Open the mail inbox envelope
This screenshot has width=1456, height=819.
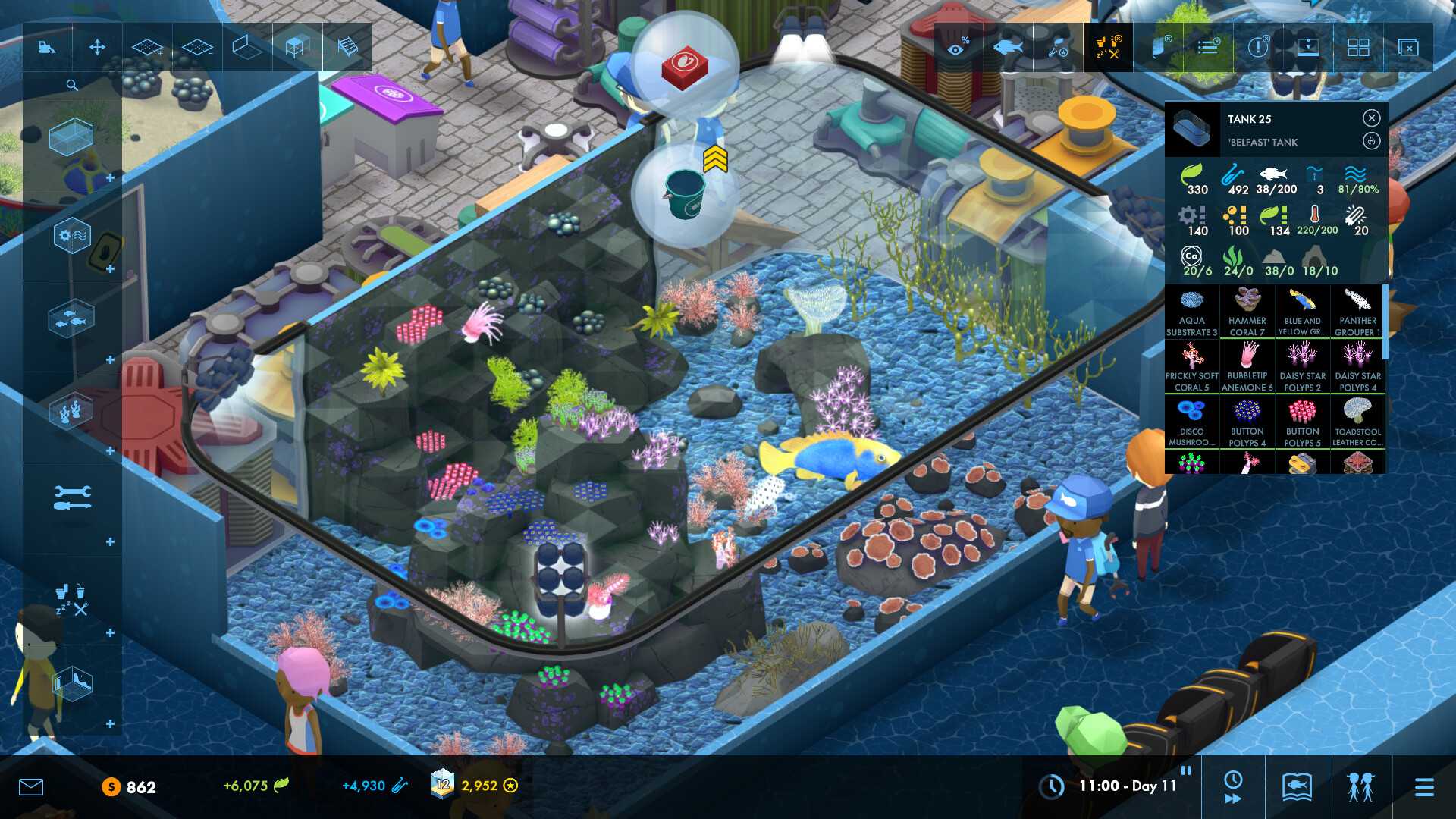[x=31, y=786]
